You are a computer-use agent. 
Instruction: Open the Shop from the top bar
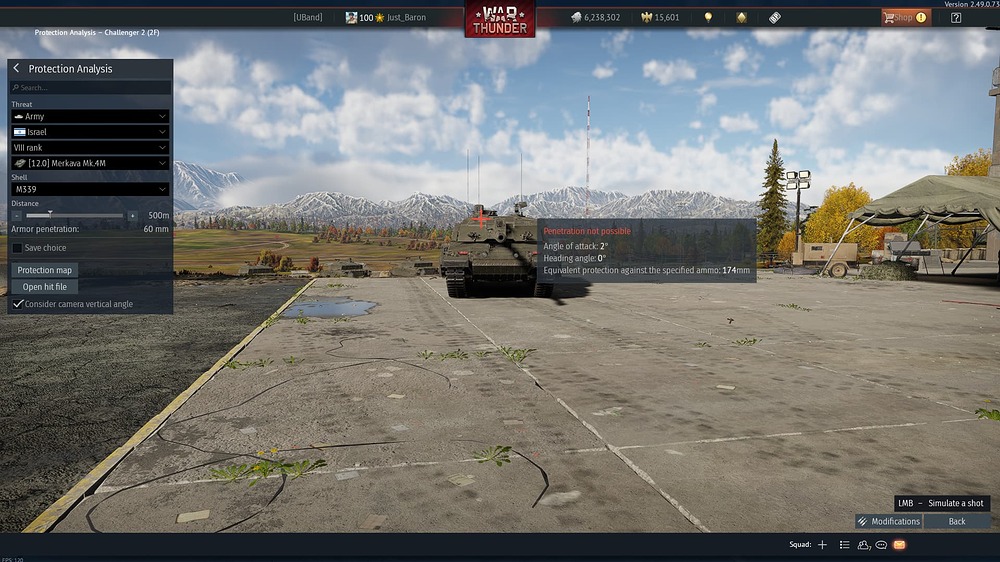[904, 17]
